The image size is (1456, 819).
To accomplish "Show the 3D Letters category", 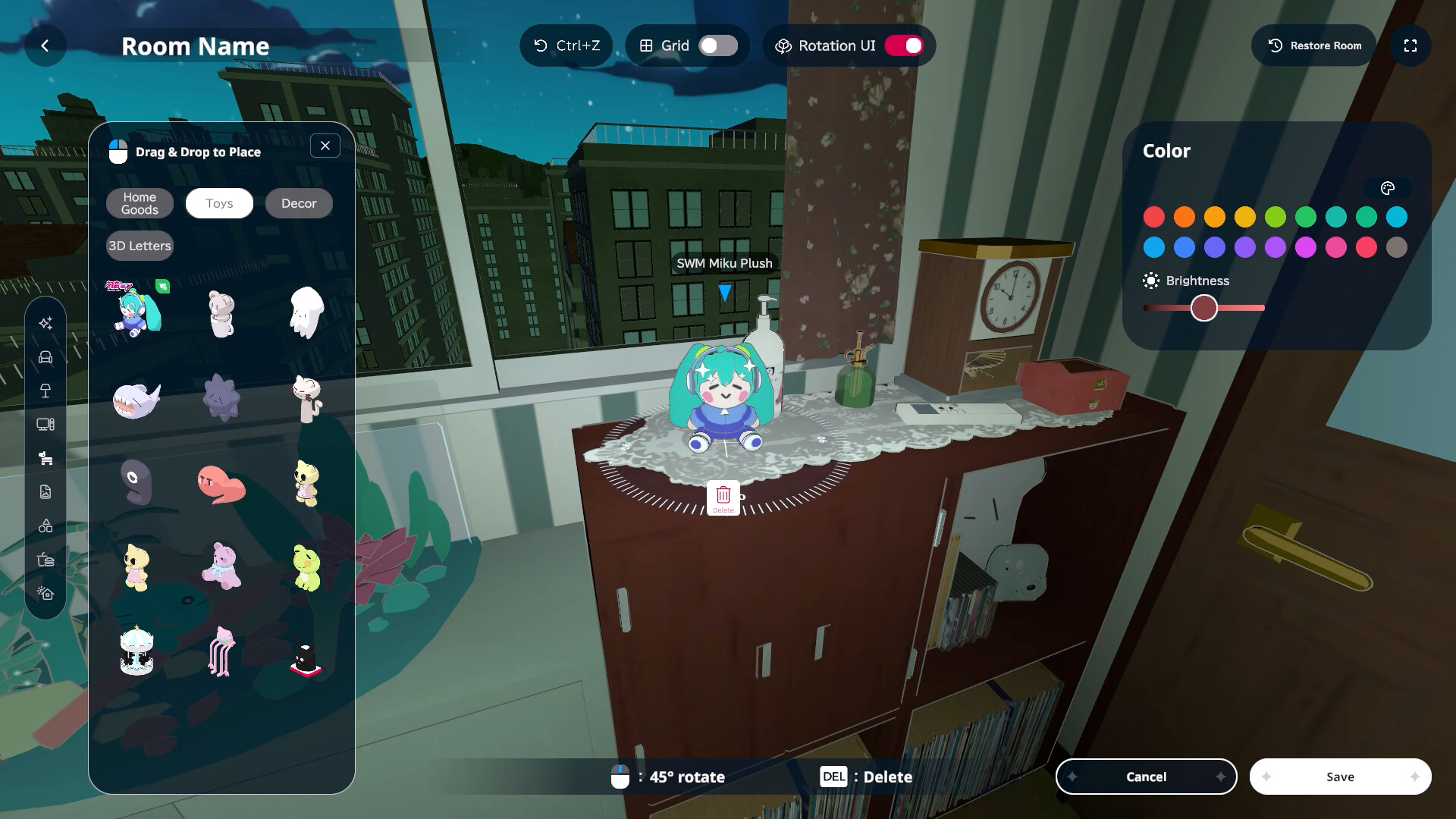I will click(x=140, y=246).
